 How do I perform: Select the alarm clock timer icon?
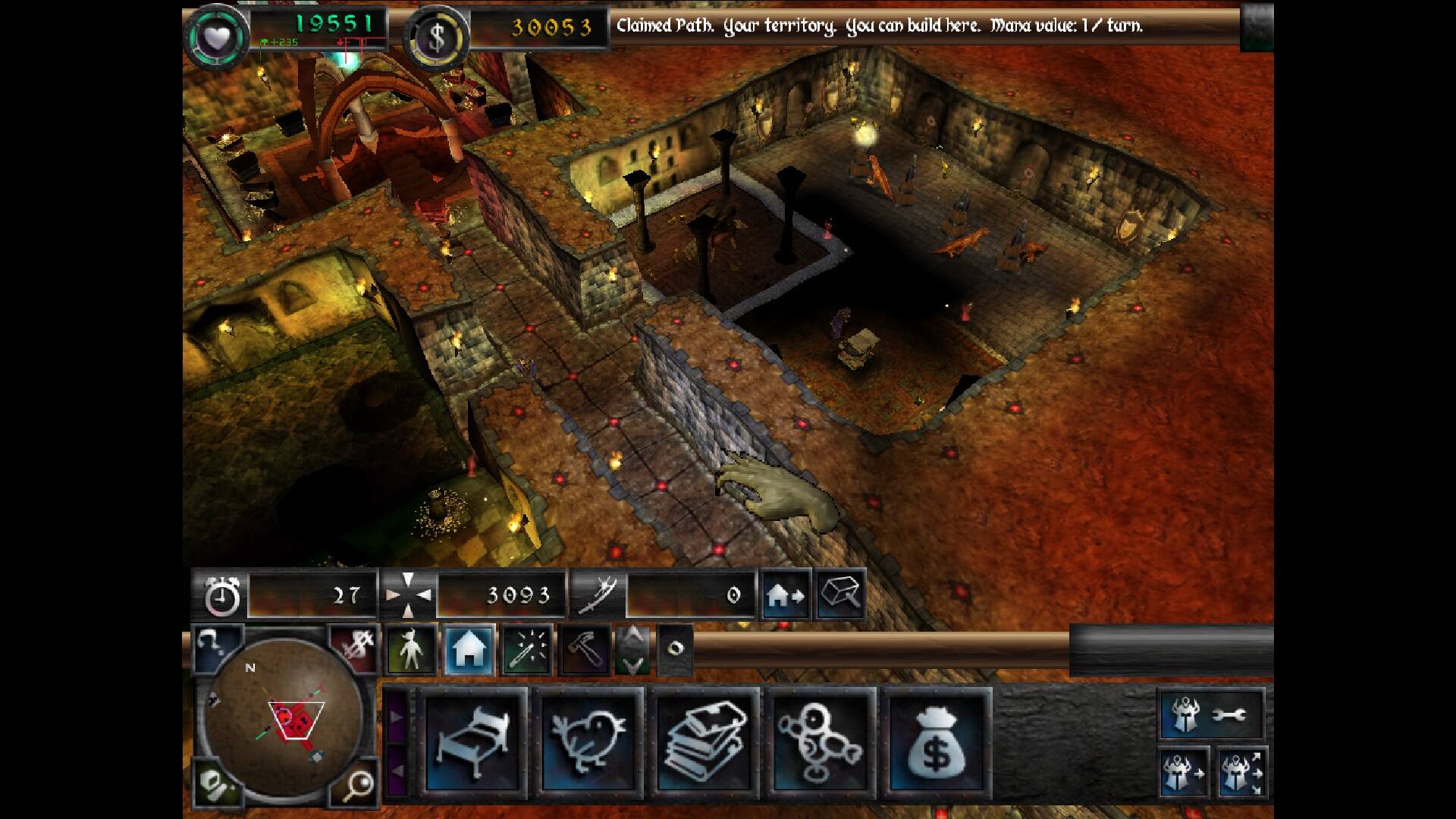(222, 595)
